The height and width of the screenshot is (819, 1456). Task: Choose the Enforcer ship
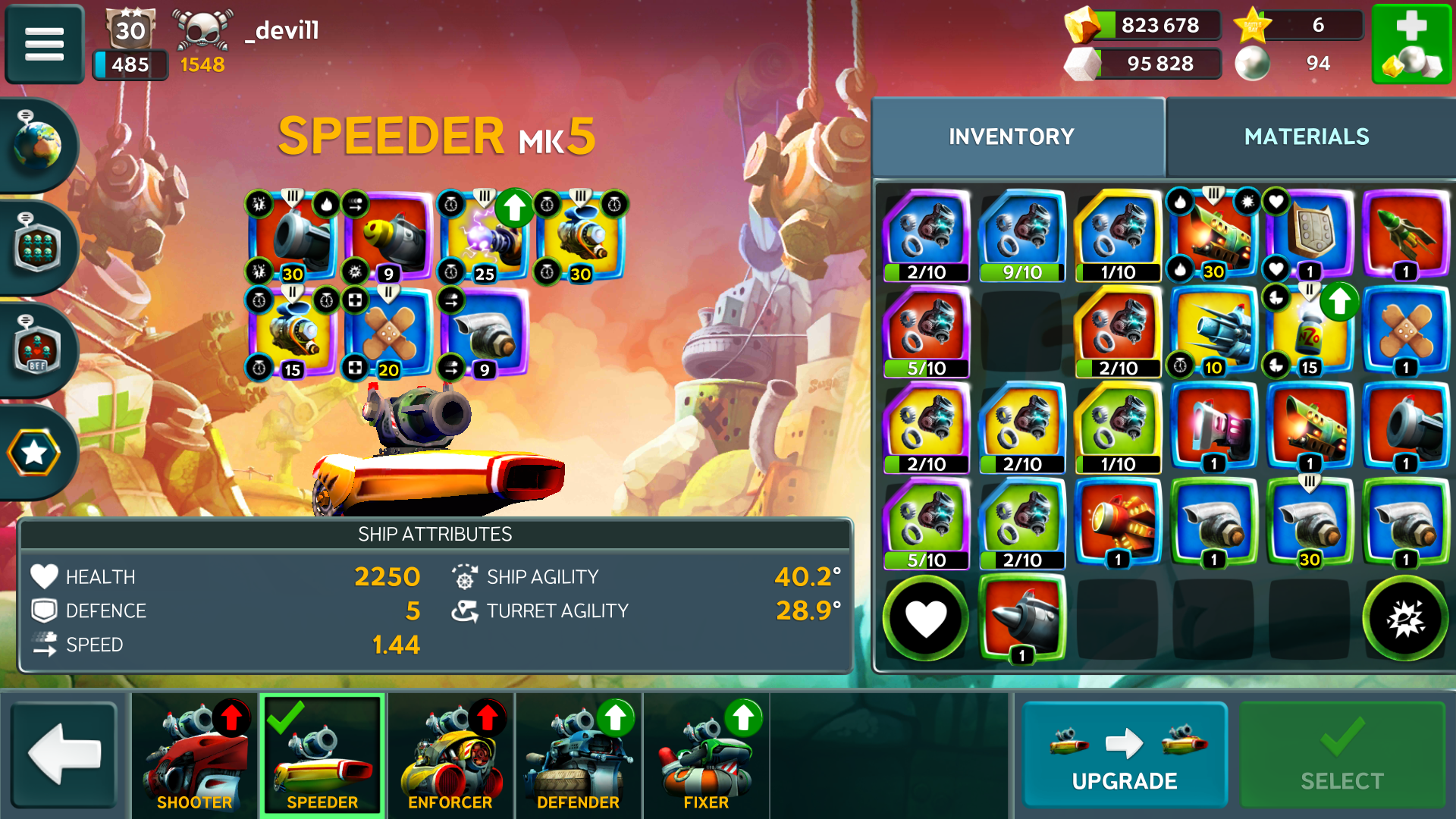click(x=450, y=754)
